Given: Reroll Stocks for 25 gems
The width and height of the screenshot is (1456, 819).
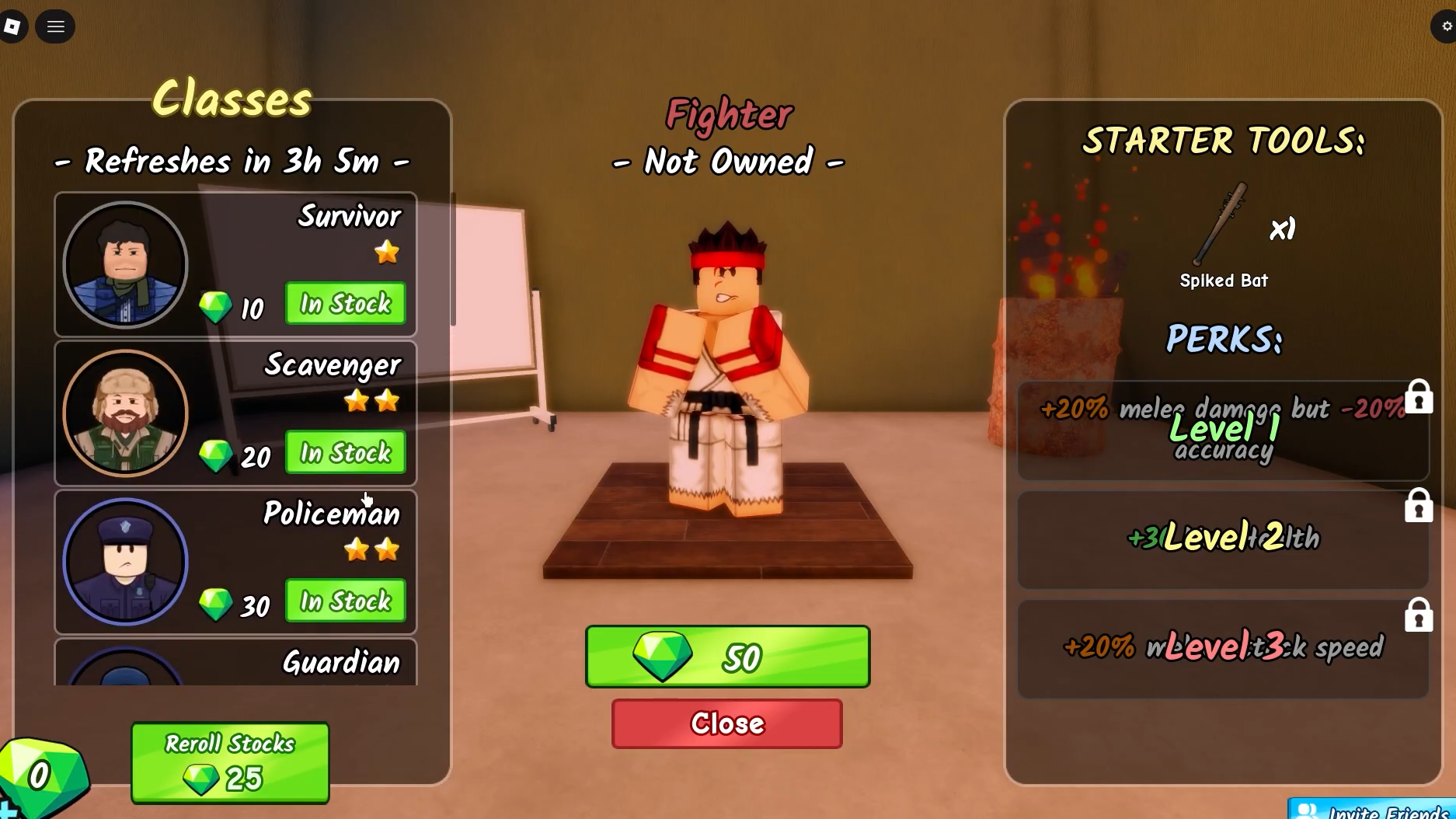Looking at the screenshot, I should tap(230, 762).
